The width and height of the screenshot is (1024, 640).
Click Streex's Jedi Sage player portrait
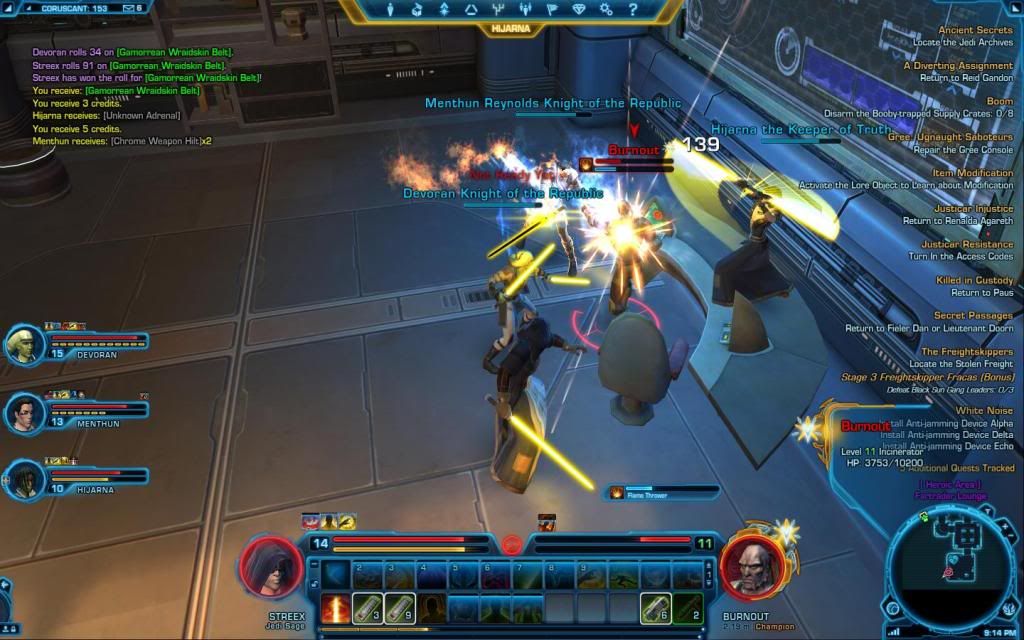click(271, 567)
